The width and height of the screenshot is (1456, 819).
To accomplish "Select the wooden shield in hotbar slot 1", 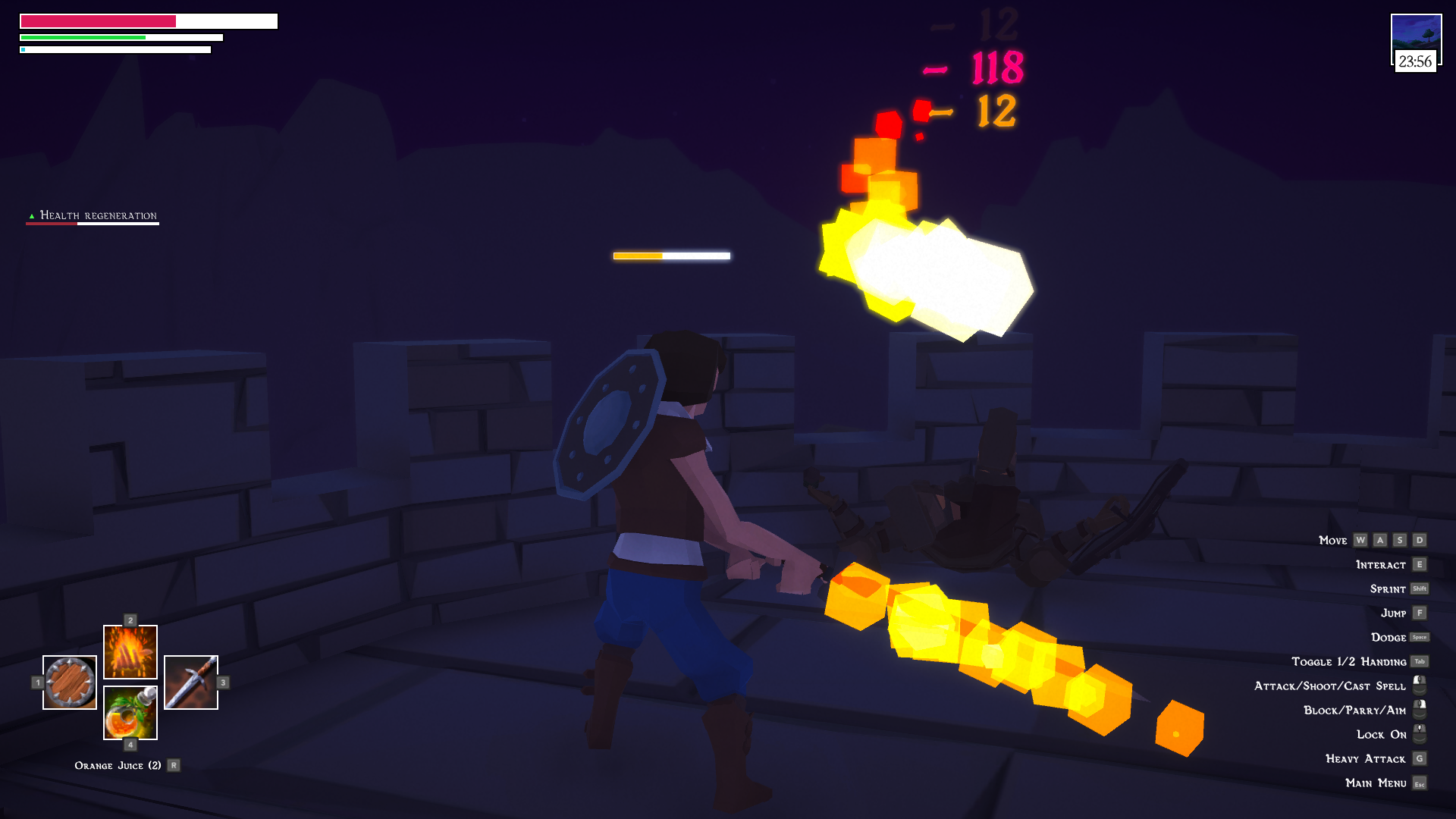I will (69, 682).
